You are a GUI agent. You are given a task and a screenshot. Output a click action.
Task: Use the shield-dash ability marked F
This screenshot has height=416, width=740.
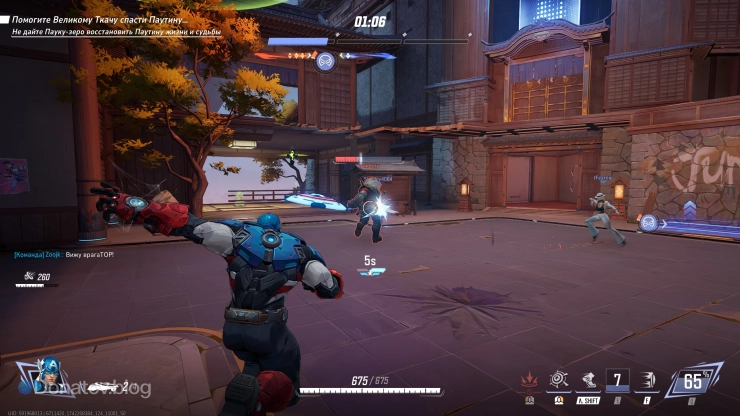pyautogui.click(x=648, y=380)
